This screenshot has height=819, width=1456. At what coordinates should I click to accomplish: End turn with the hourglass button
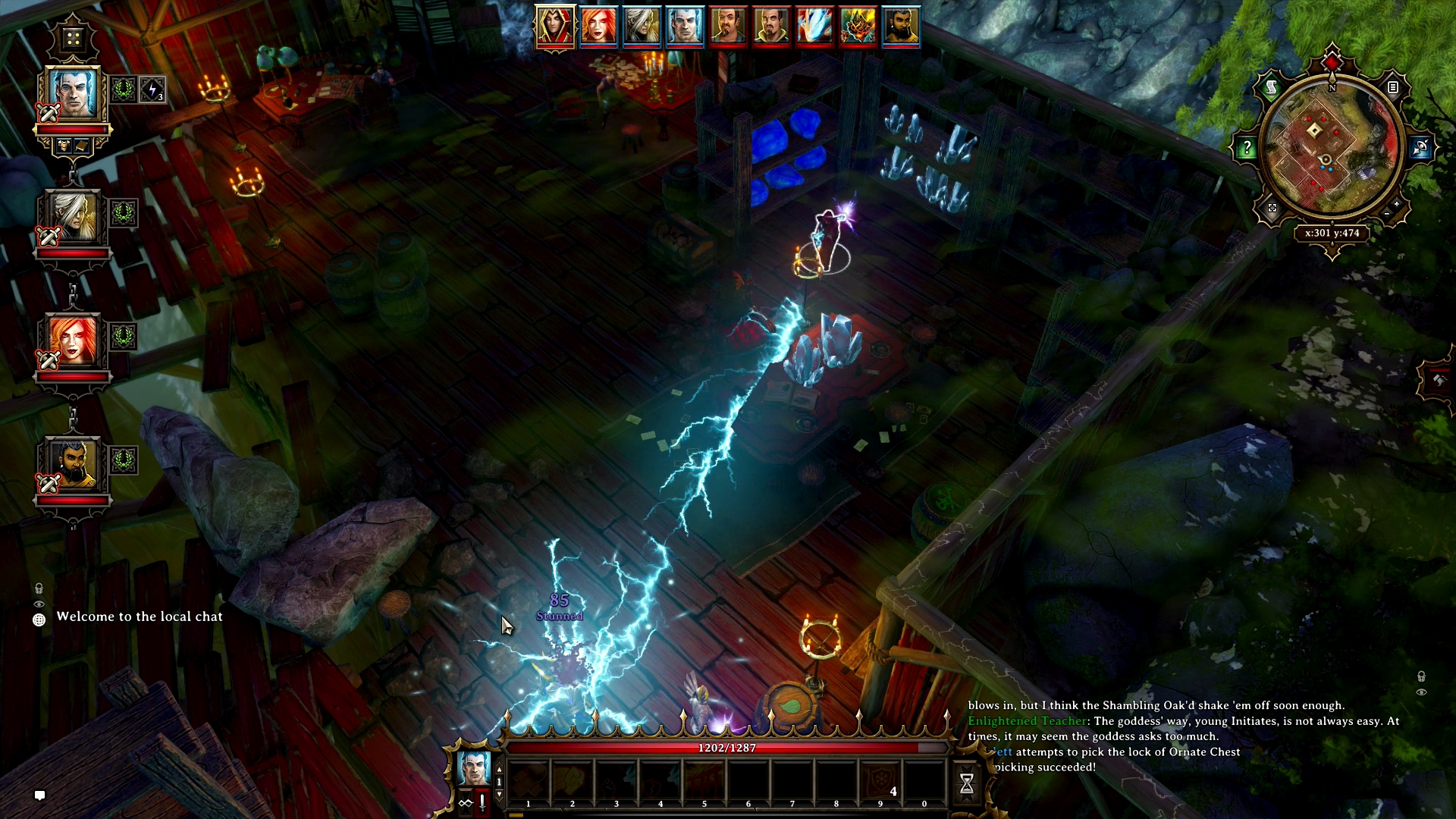(967, 783)
